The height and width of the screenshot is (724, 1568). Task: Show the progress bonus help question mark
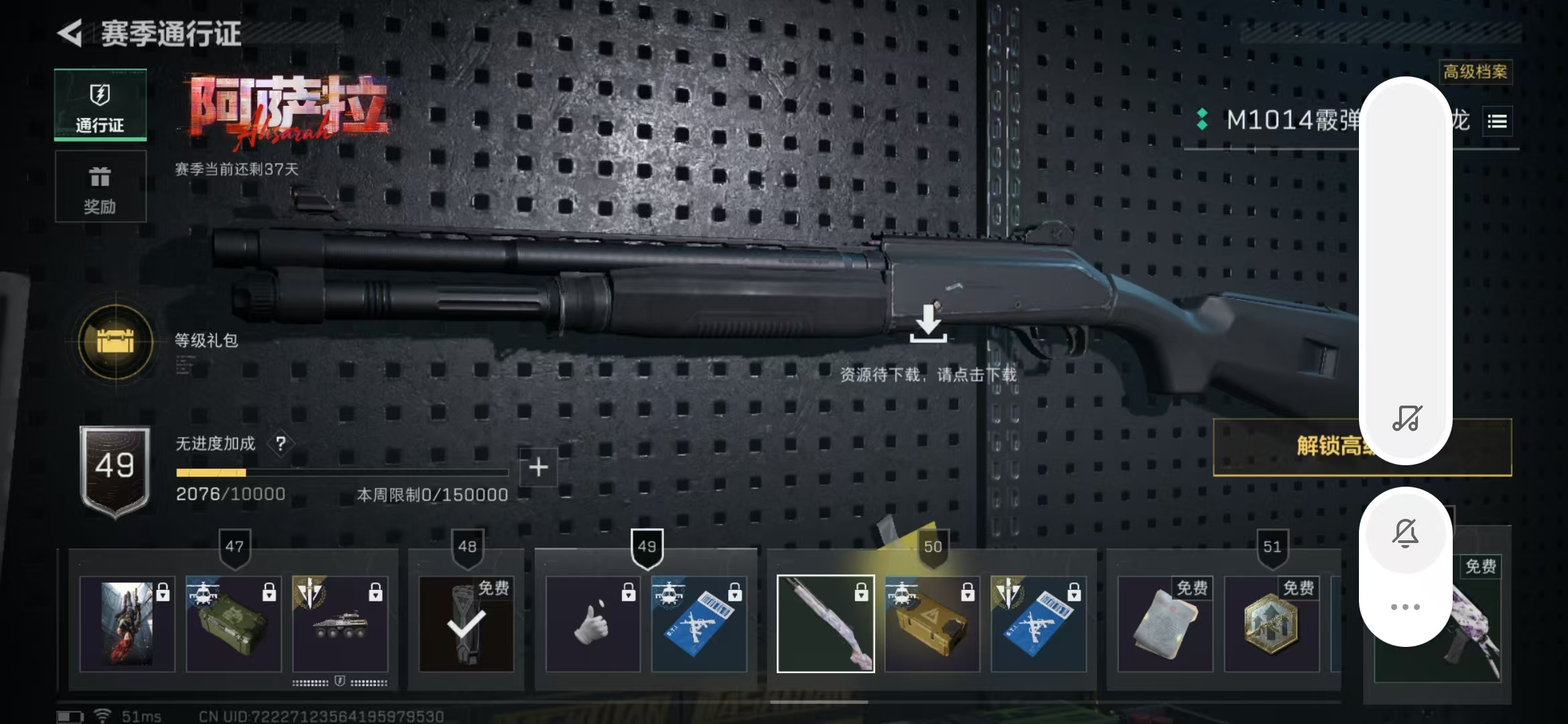pos(281,444)
